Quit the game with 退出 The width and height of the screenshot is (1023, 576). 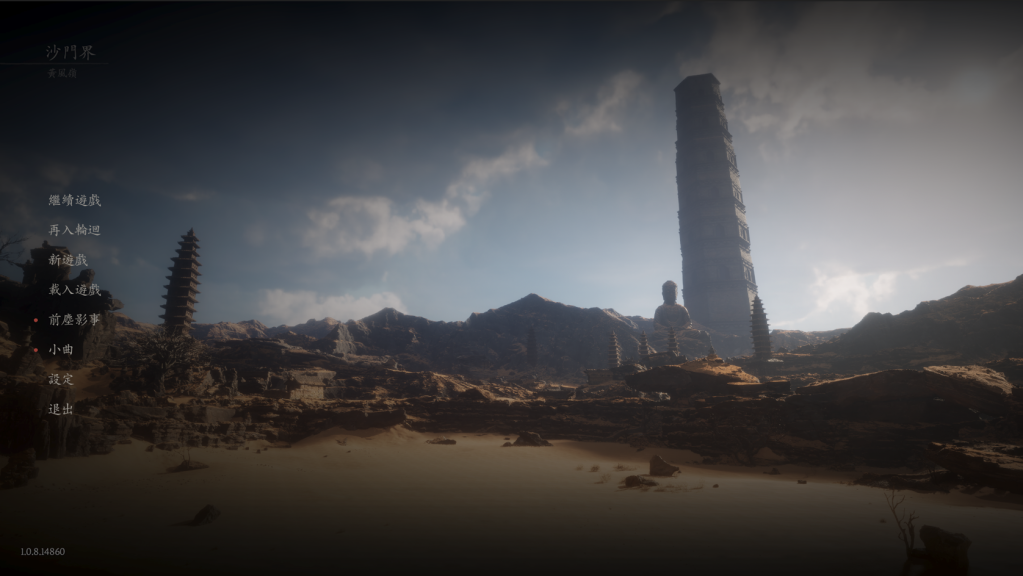click(x=61, y=409)
